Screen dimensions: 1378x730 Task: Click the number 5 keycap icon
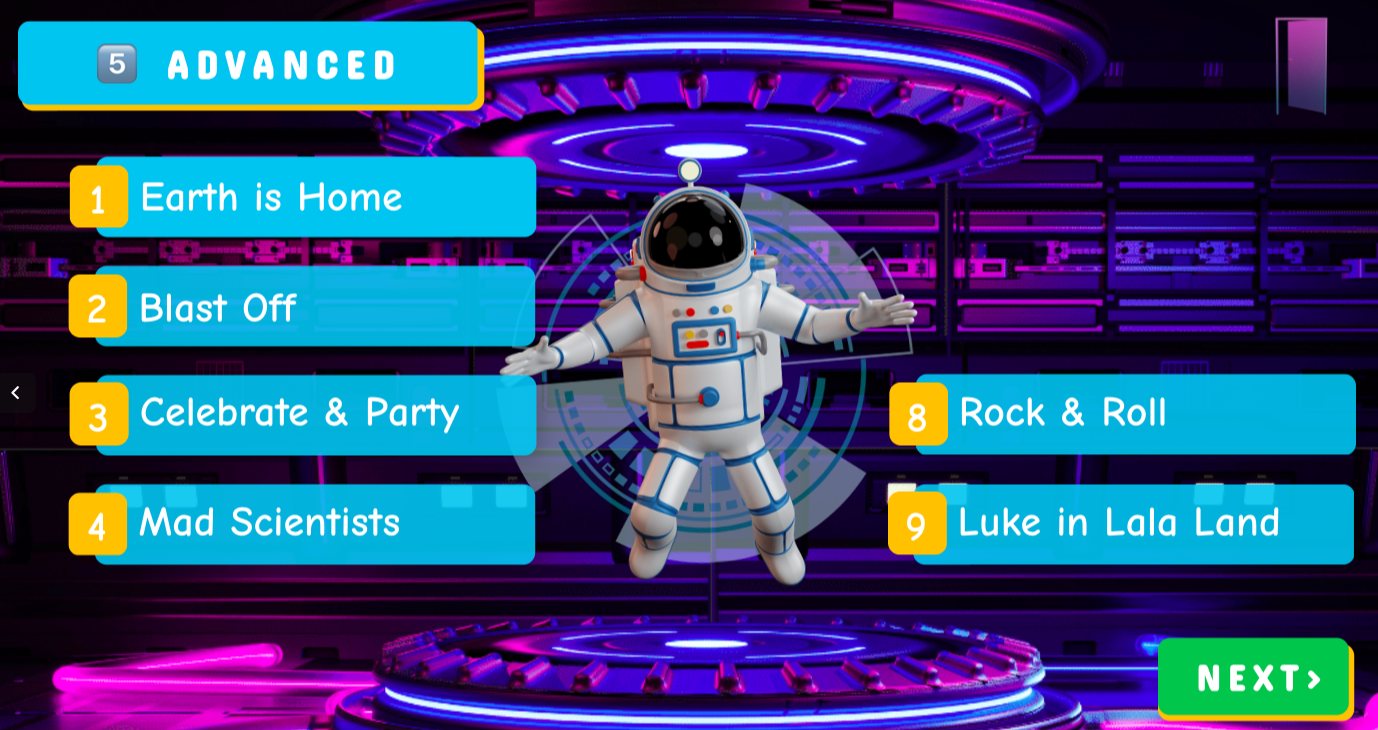coord(116,63)
